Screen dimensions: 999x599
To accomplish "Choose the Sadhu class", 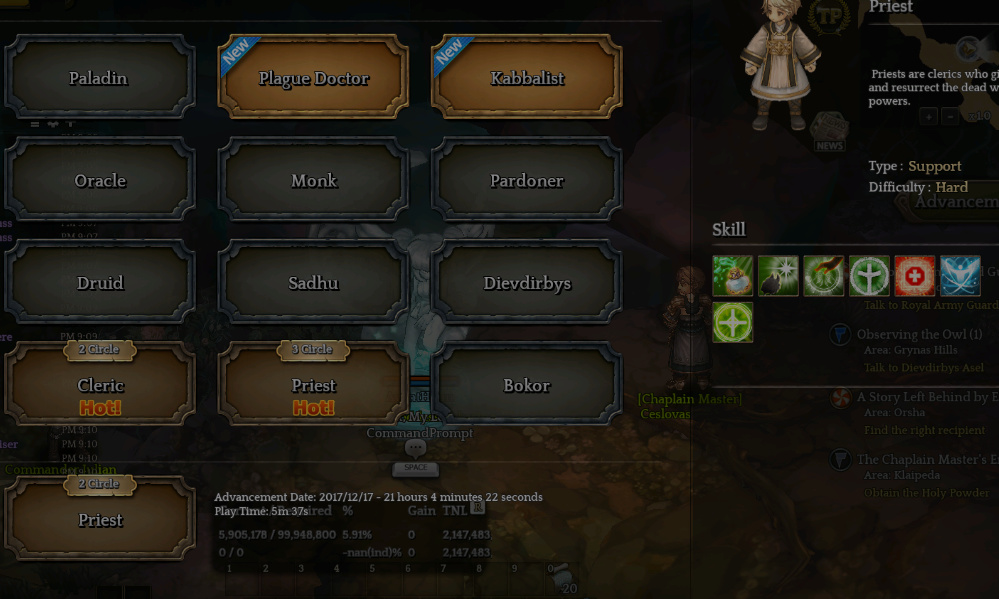I will [x=313, y=283].
